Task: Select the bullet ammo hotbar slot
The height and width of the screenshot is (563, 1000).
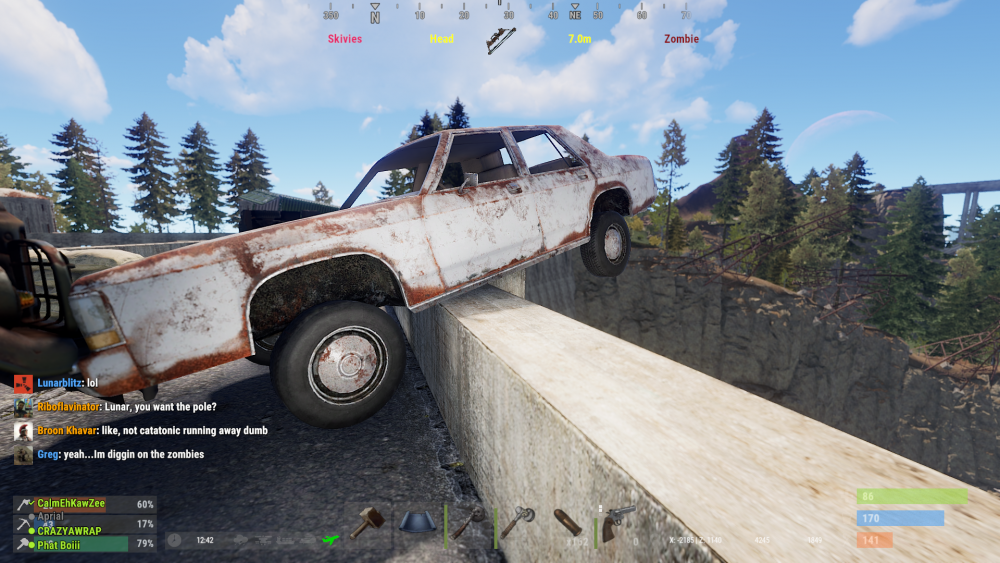Action: [x=567, y=522]
